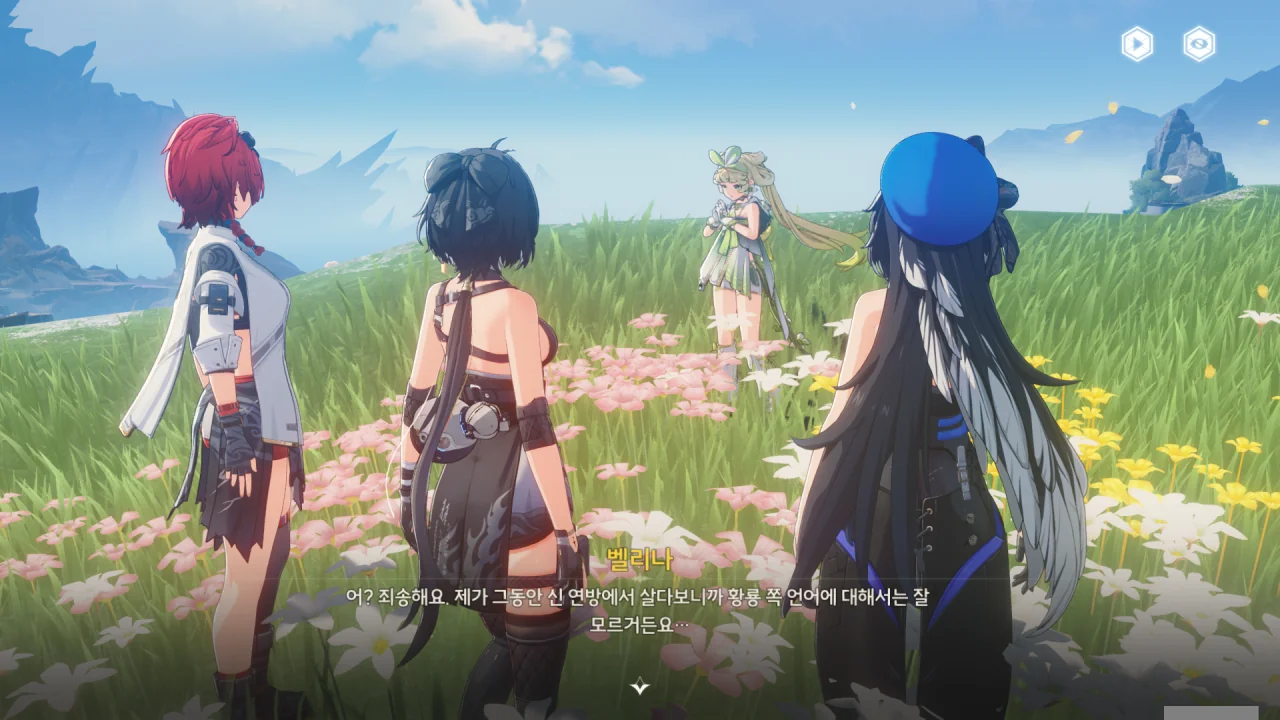Advance dialogue using the diamond continue arrow
Viewport: 1280px width, 720px height.
tap(640, 686)
